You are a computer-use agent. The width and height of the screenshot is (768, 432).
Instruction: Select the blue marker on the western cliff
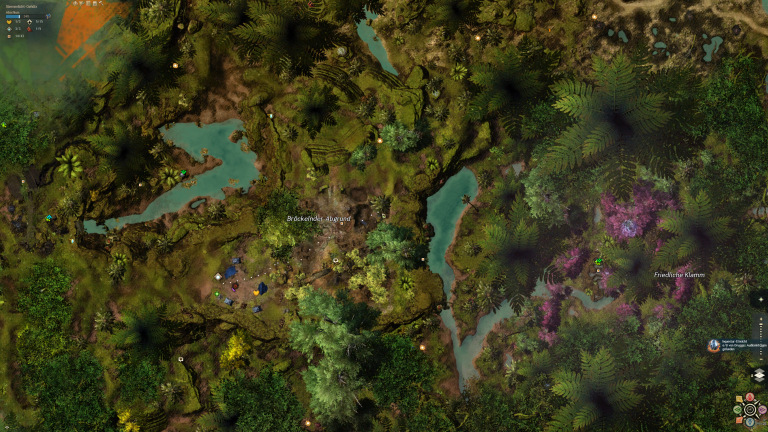point(49,217)
